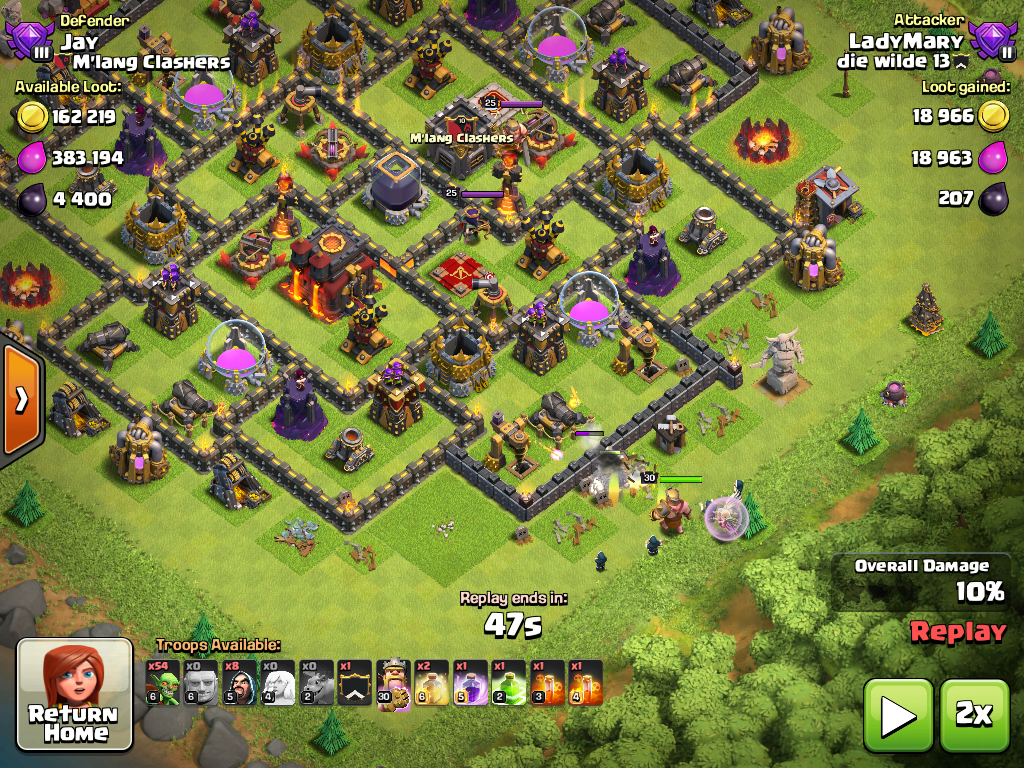Viewport: 1024px width, 768px height.
Task: Play the replay with the green arrow
Action: [x=898, y=714]
